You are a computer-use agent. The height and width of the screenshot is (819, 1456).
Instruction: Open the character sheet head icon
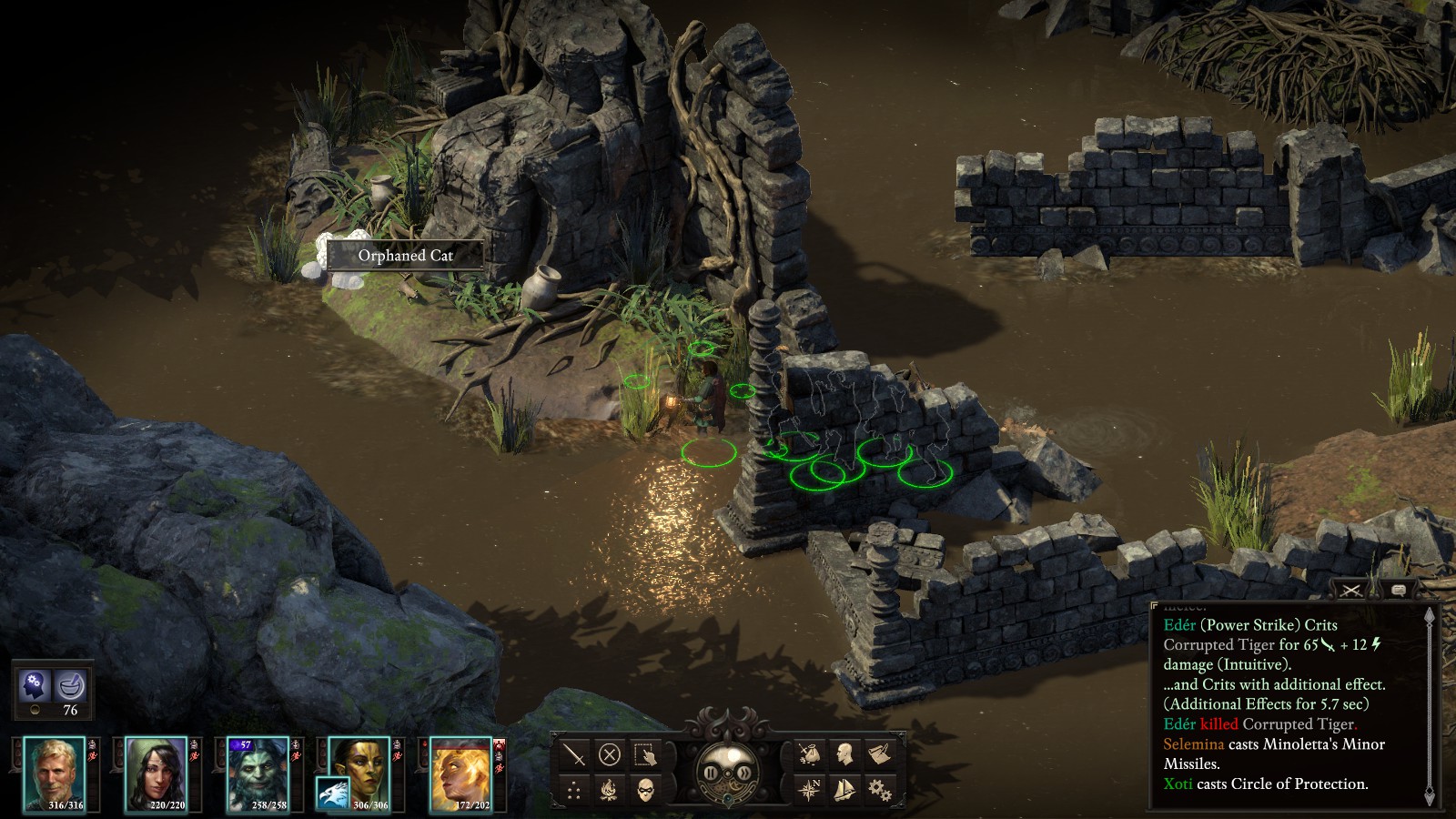click(844, 753)
